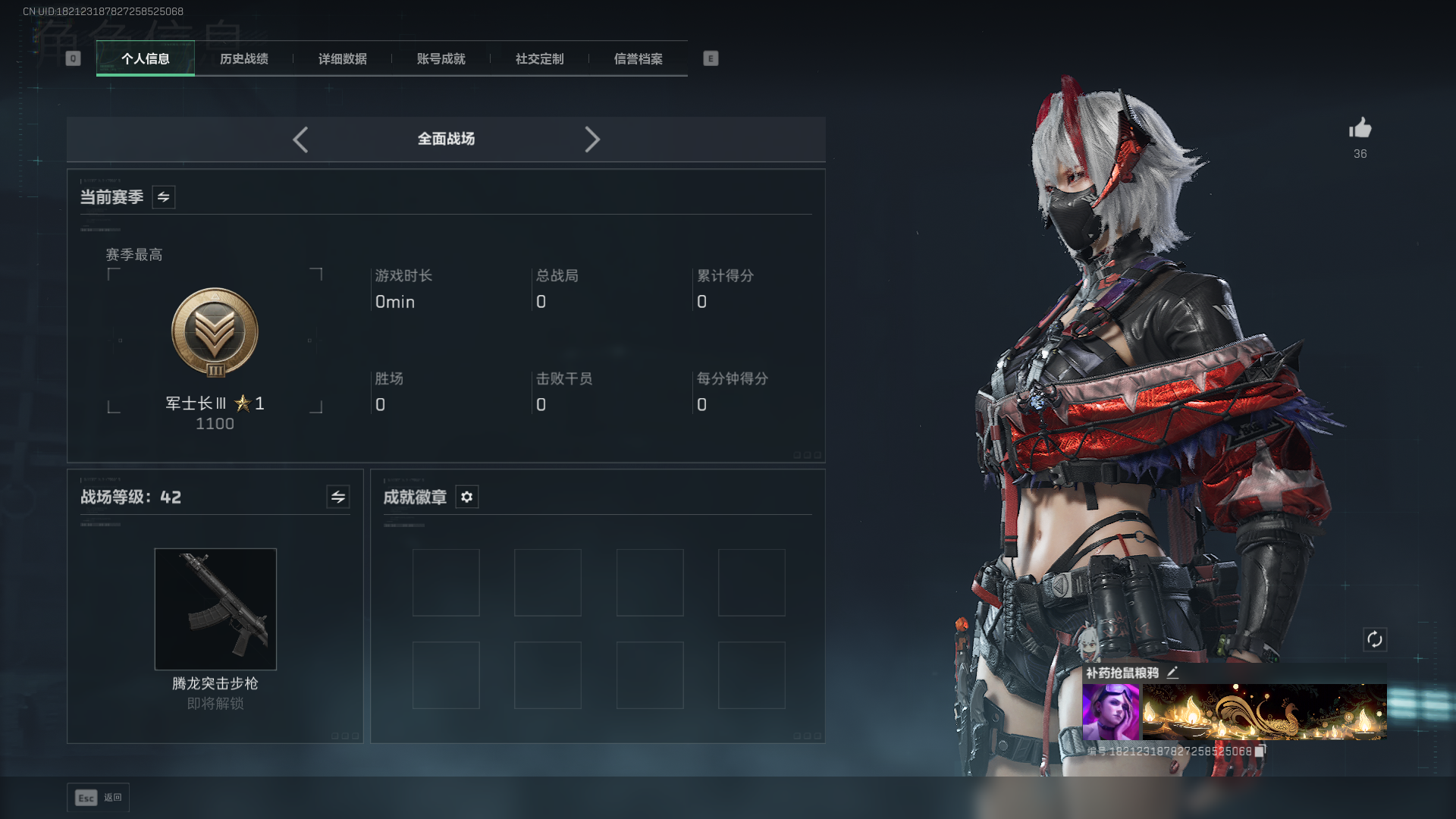Viewport: 1456px width, 819px height.
Task: Click the purple player avatar portrait
Action: click(x=1110, y=711)
